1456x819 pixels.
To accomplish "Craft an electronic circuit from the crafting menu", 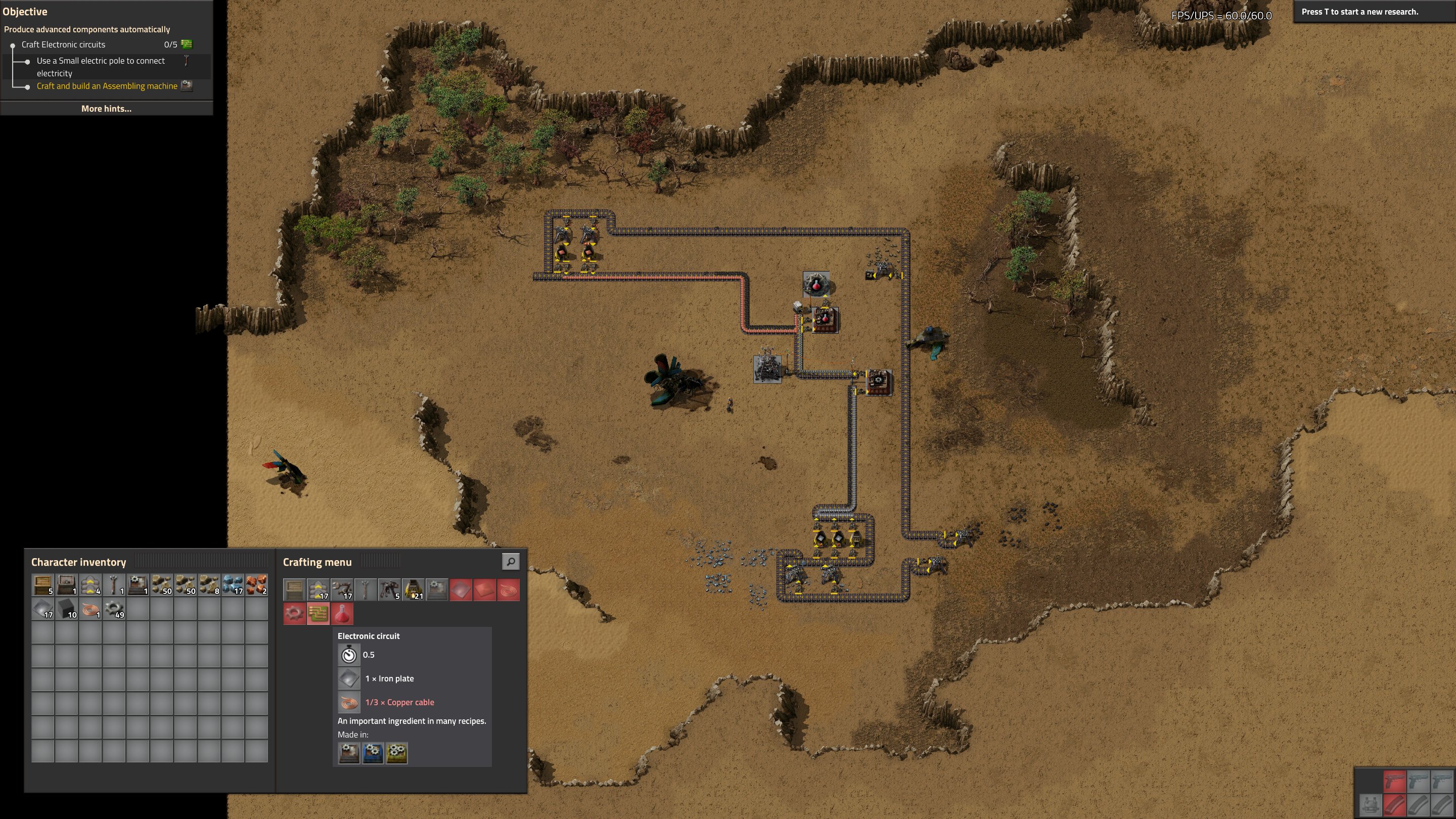I will pos(317,613).
